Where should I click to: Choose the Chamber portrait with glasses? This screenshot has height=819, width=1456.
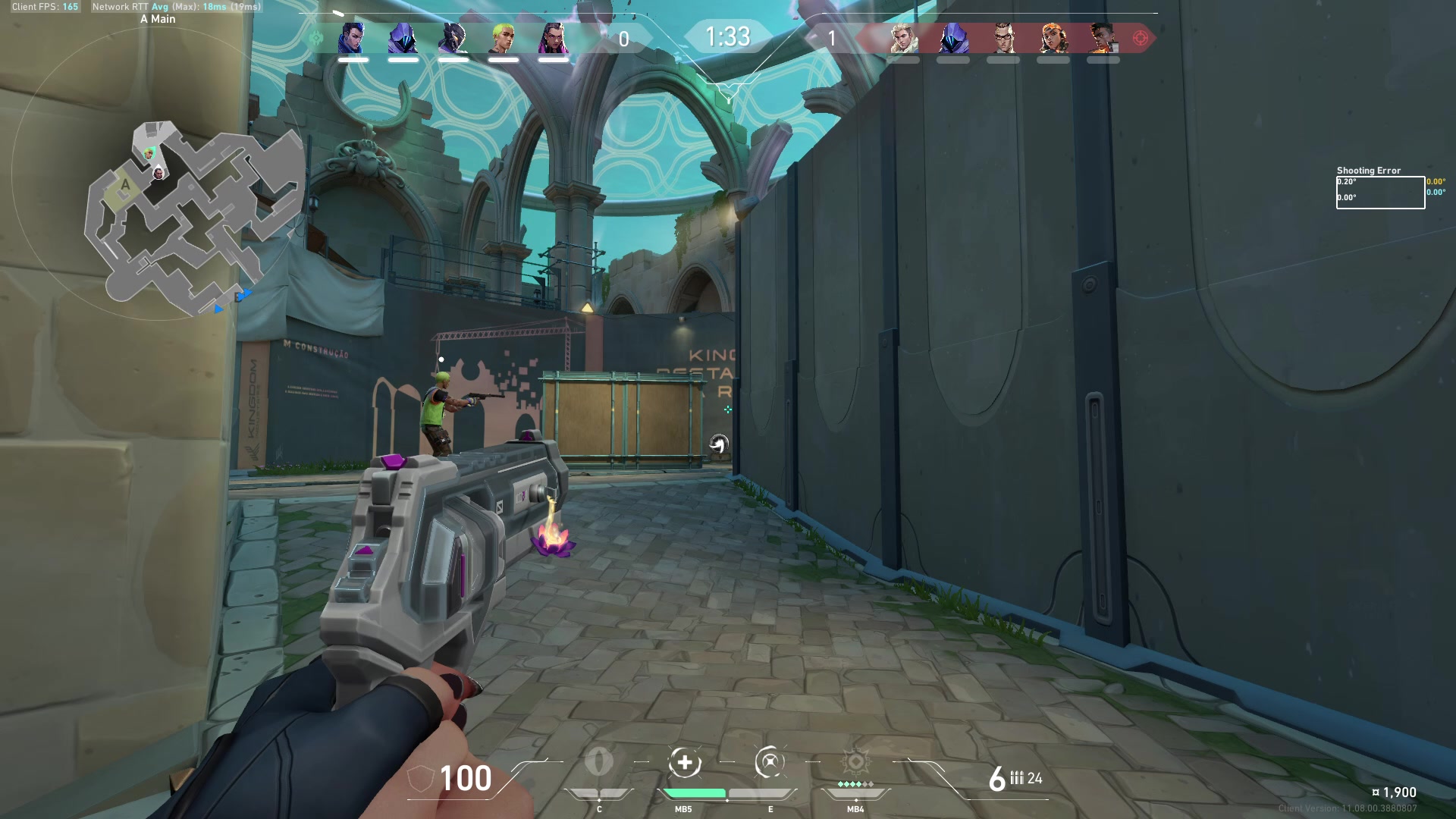click(x=1003, y=38)
